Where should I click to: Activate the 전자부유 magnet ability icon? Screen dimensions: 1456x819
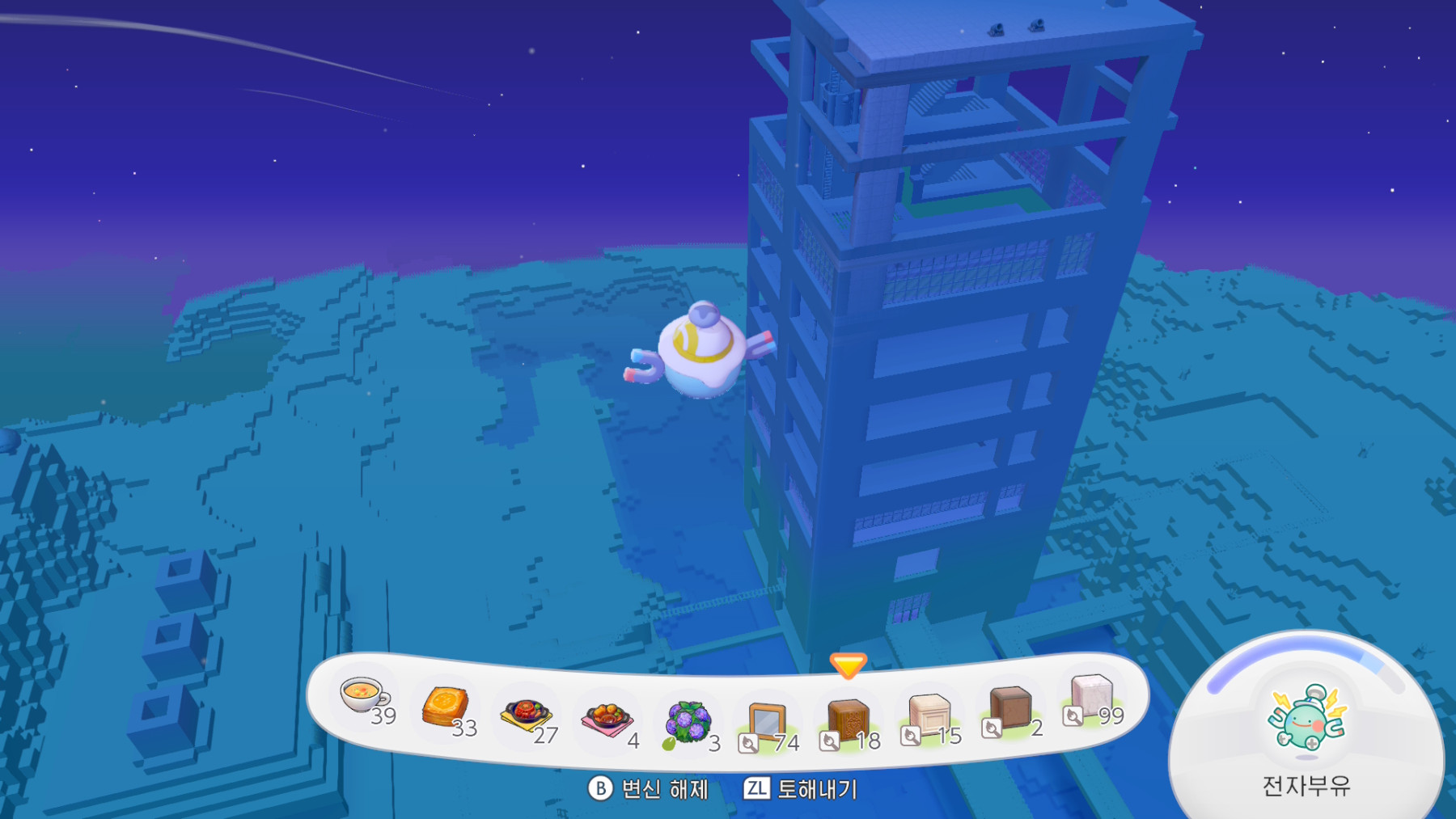point(1306,718)
